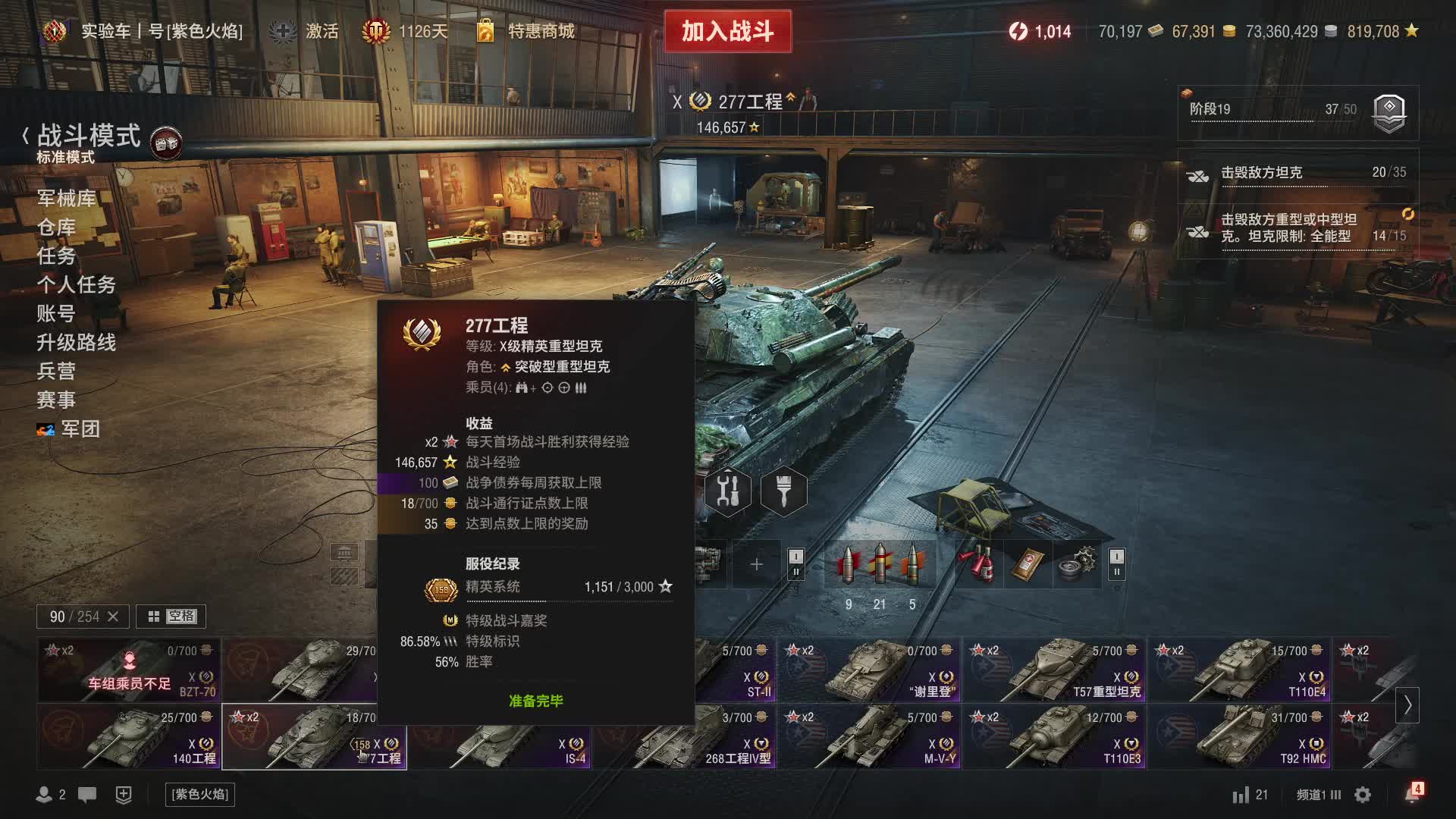The image size is (1456, 819).
Task: Go to the 仓库 depot
Action: coord(56,227)
